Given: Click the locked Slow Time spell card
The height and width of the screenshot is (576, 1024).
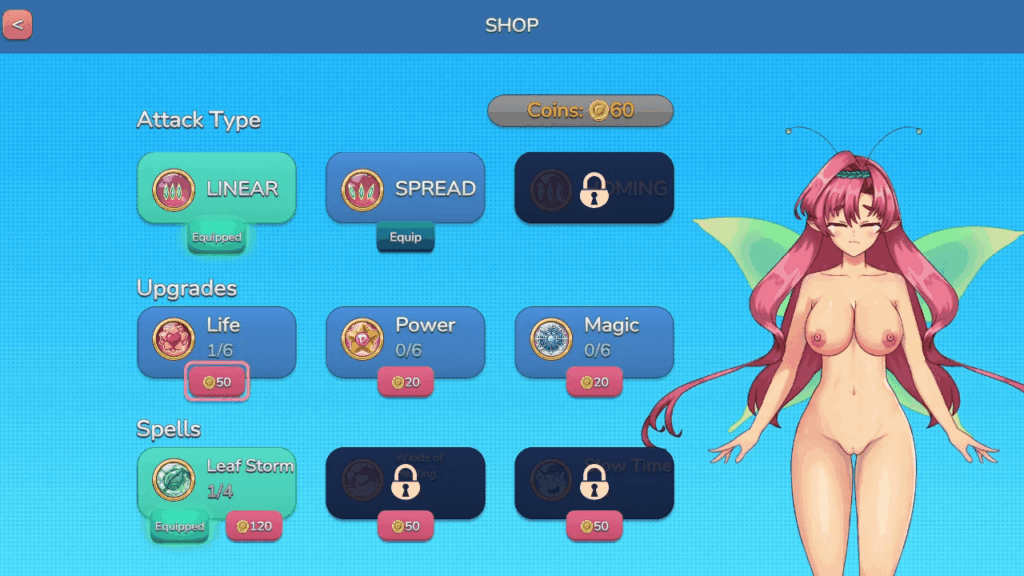Looking at the screenshot, I should click(594, 480).
